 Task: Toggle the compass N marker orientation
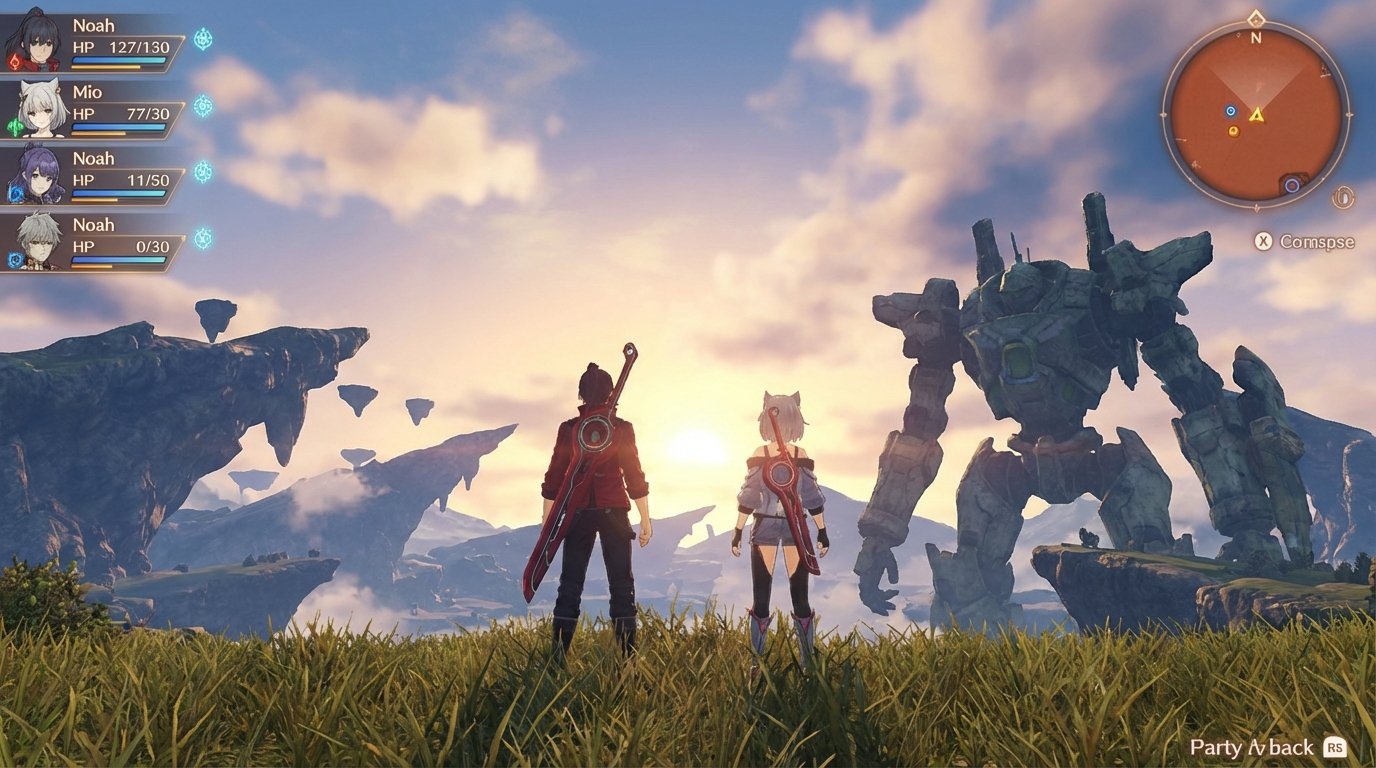(1256, 38)
